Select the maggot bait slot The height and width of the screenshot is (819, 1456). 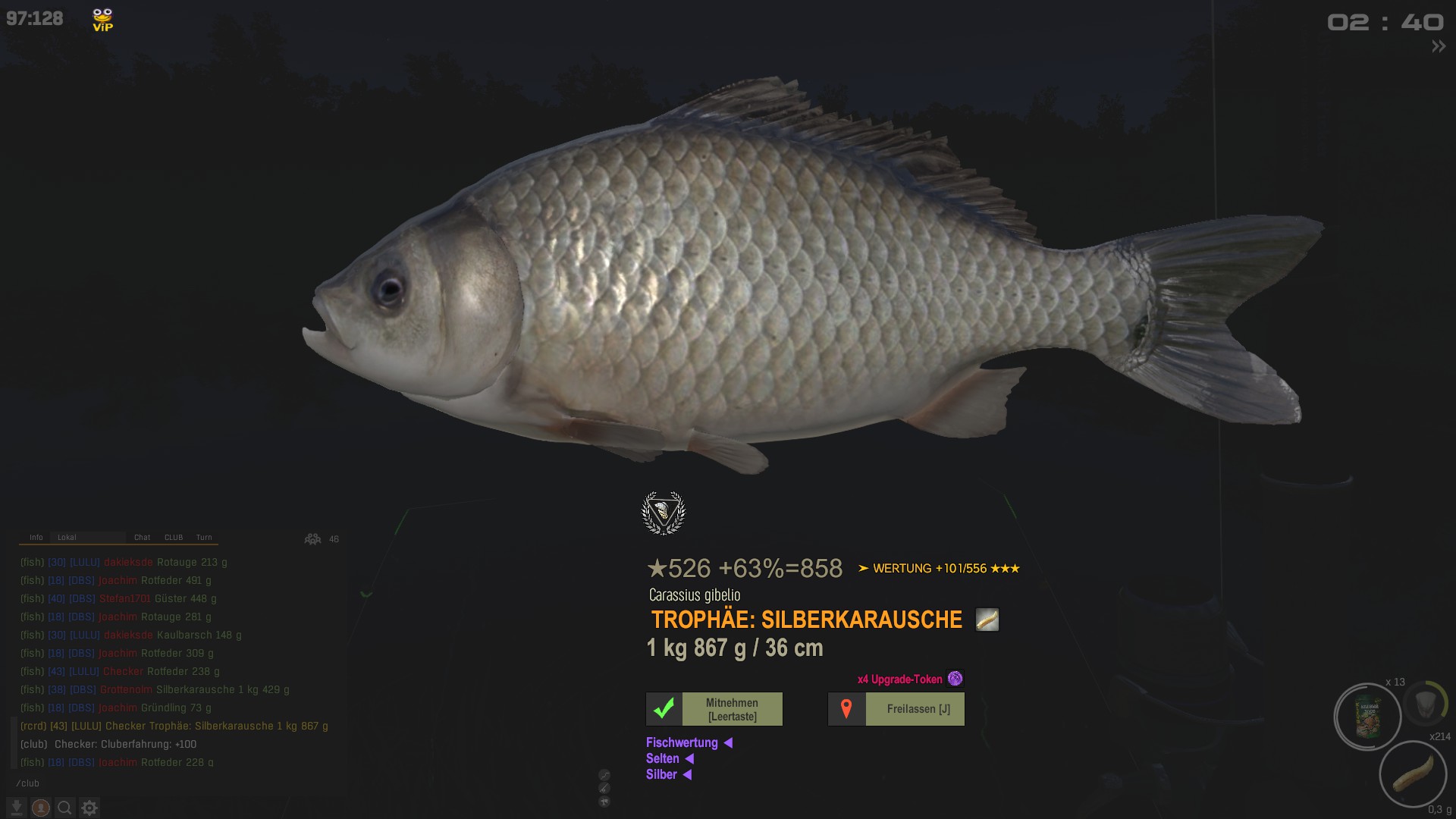(1413, 774)
